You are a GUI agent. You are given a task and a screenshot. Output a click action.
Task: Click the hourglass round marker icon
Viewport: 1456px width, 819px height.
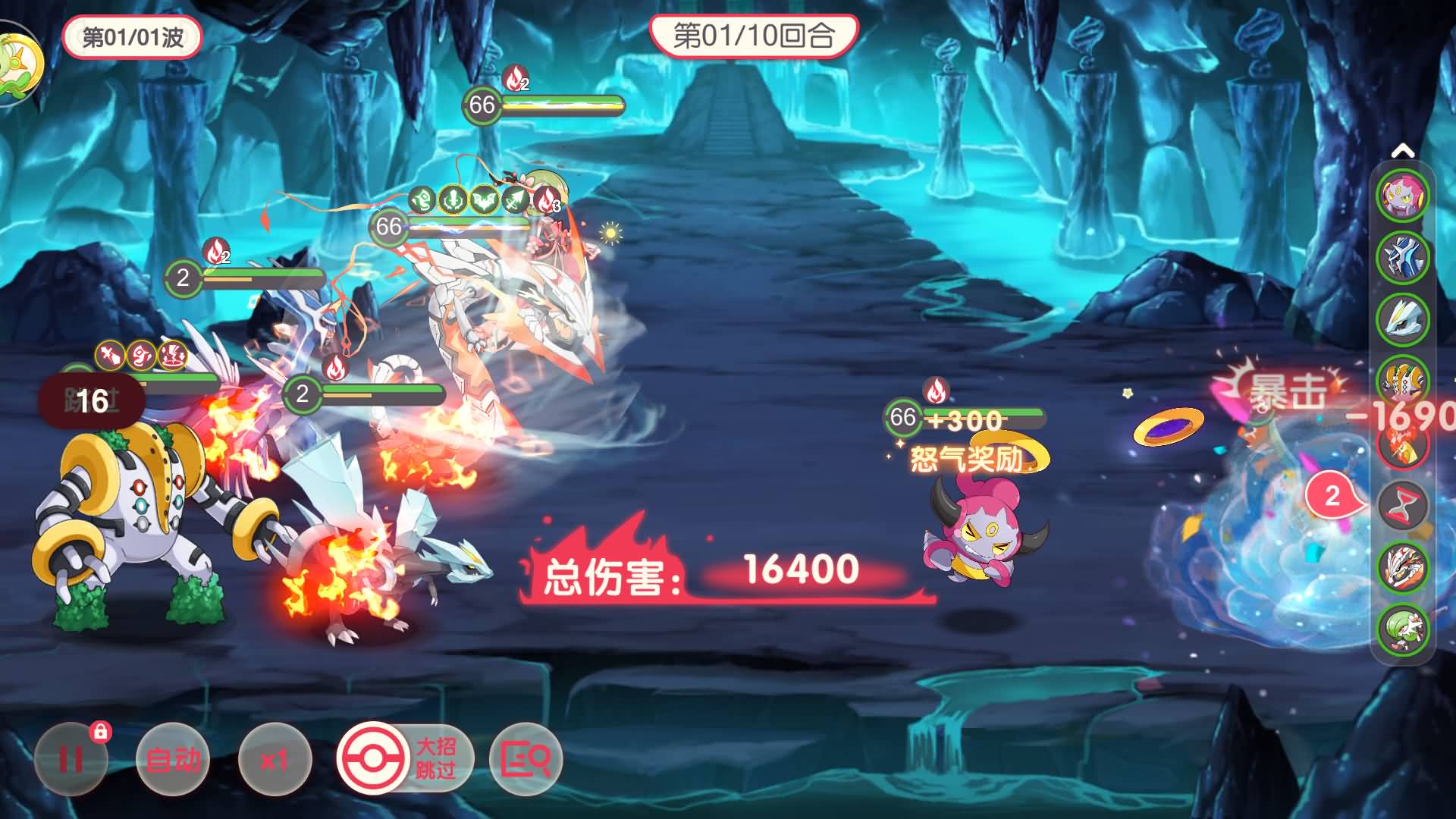coord(1402,505)
